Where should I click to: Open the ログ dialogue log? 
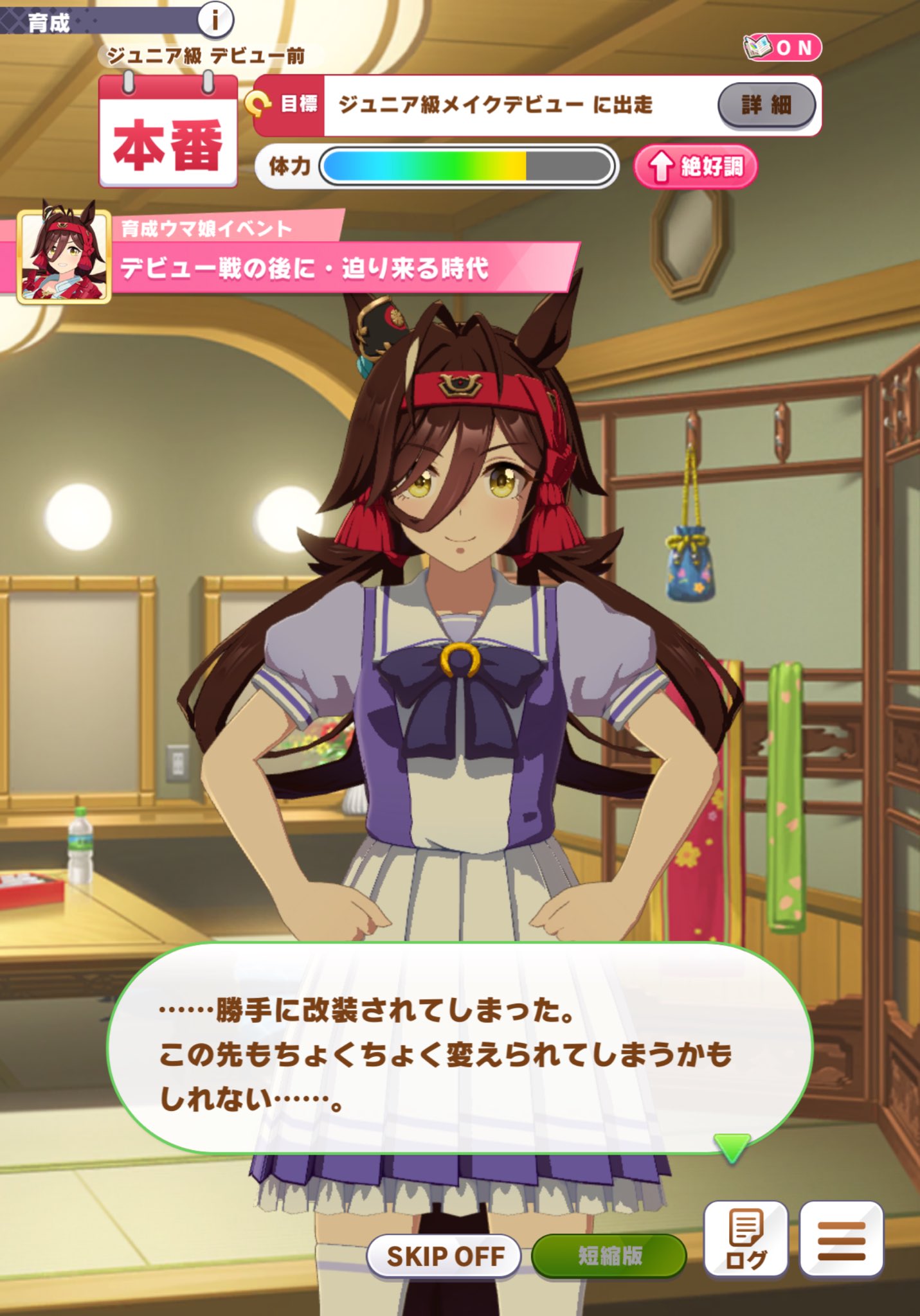[x=746, y=1239]
